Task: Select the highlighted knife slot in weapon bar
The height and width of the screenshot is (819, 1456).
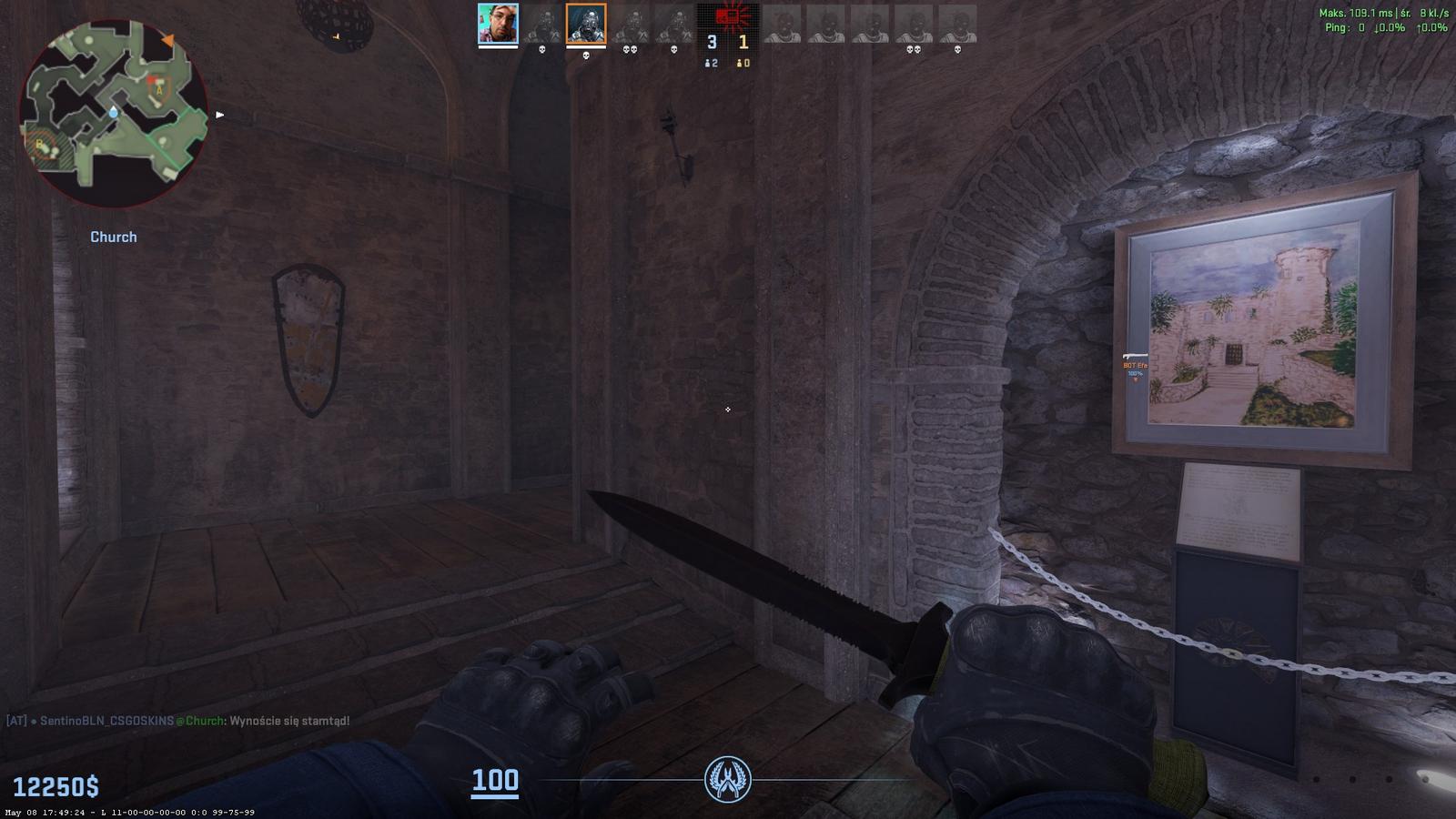Action: pos(1437,778)
